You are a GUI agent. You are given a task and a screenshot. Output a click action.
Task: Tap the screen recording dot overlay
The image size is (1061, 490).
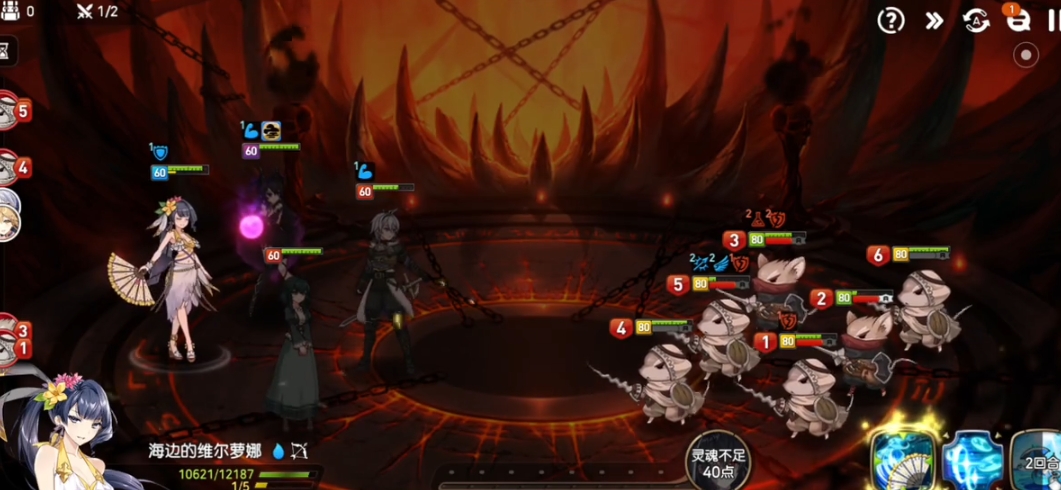point(1026,56)
